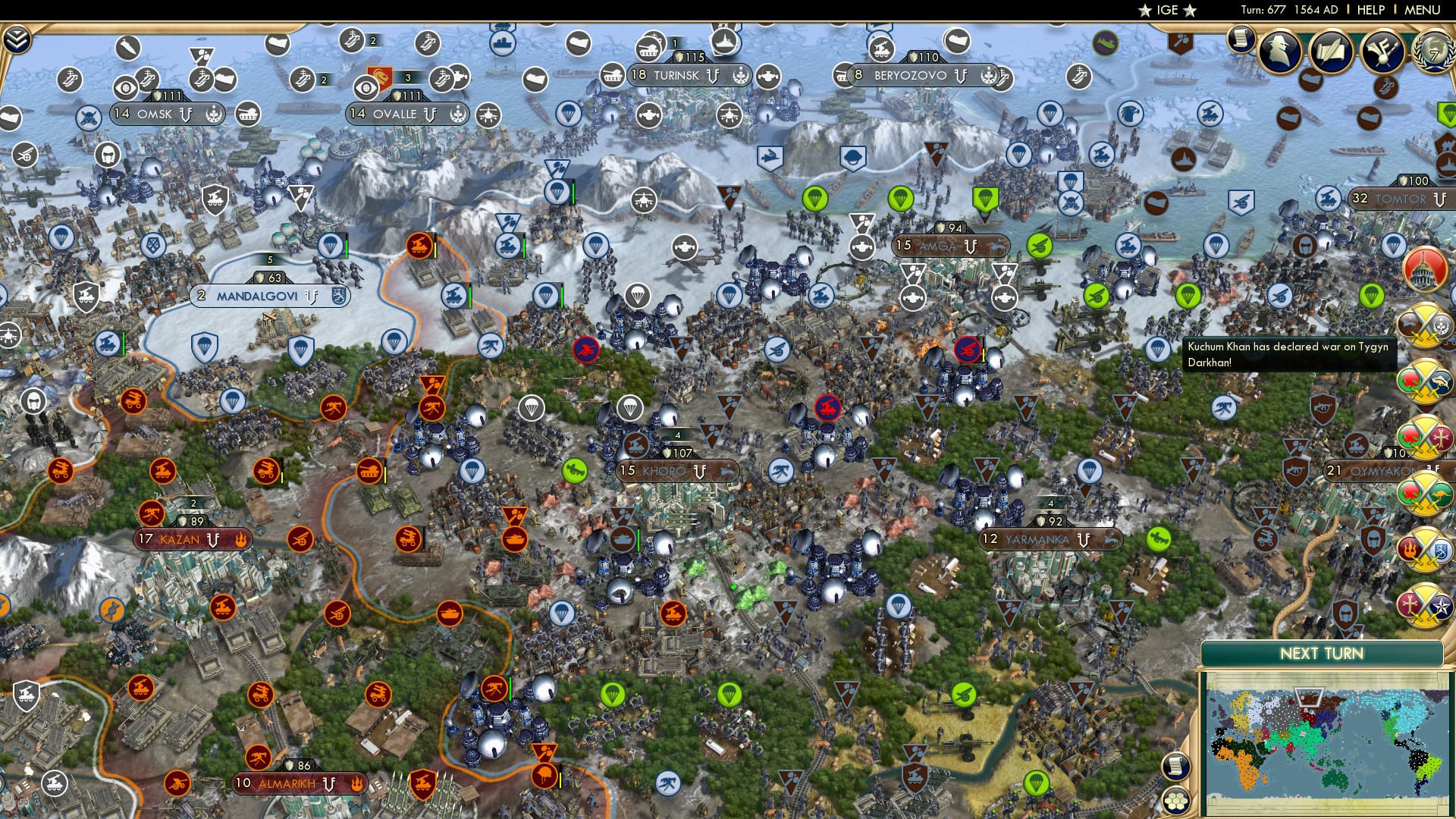
Task: Click Mandalgovi's production icon on its banner
Action: (340, 296)
